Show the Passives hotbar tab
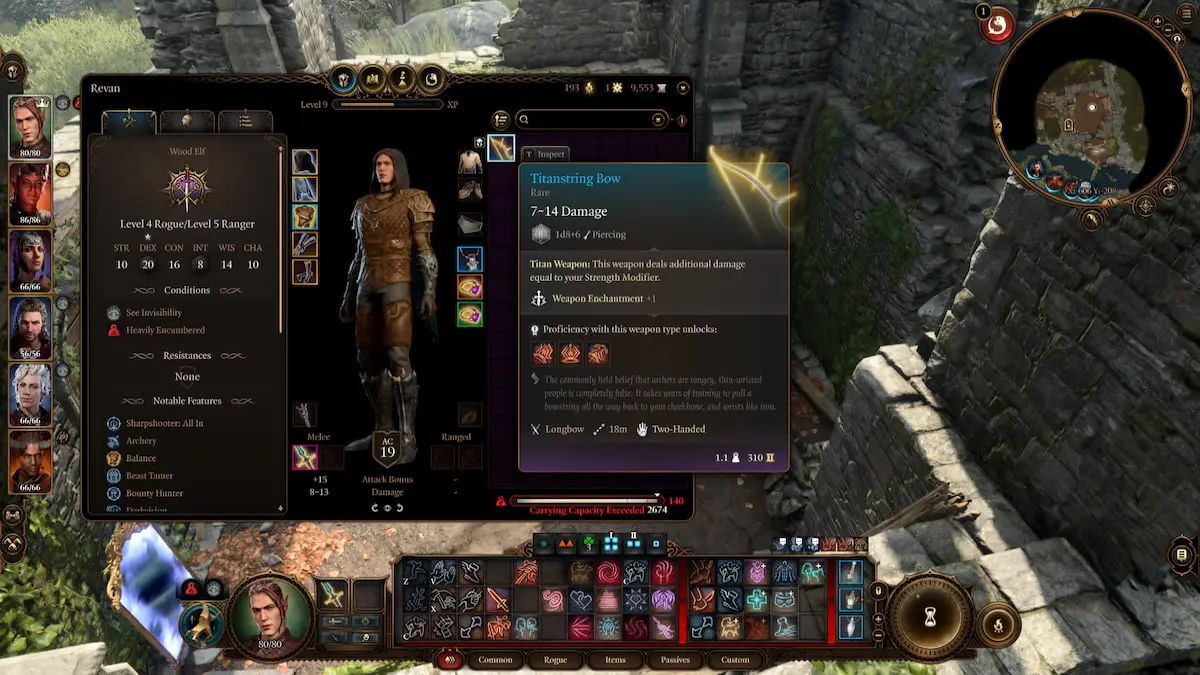Viewport: 1200px width, 675px height. coord(675,660)
